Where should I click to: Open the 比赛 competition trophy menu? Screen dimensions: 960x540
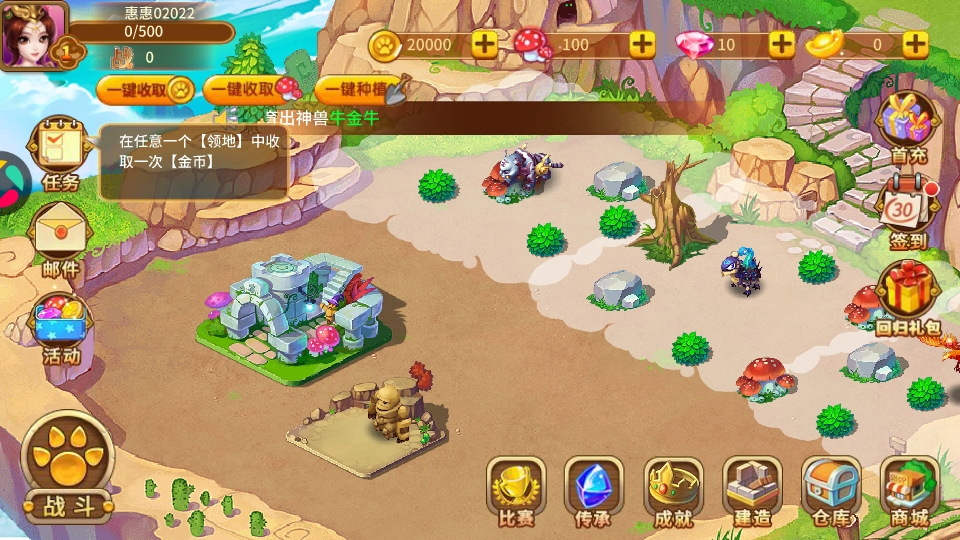(x=516, y=490)
